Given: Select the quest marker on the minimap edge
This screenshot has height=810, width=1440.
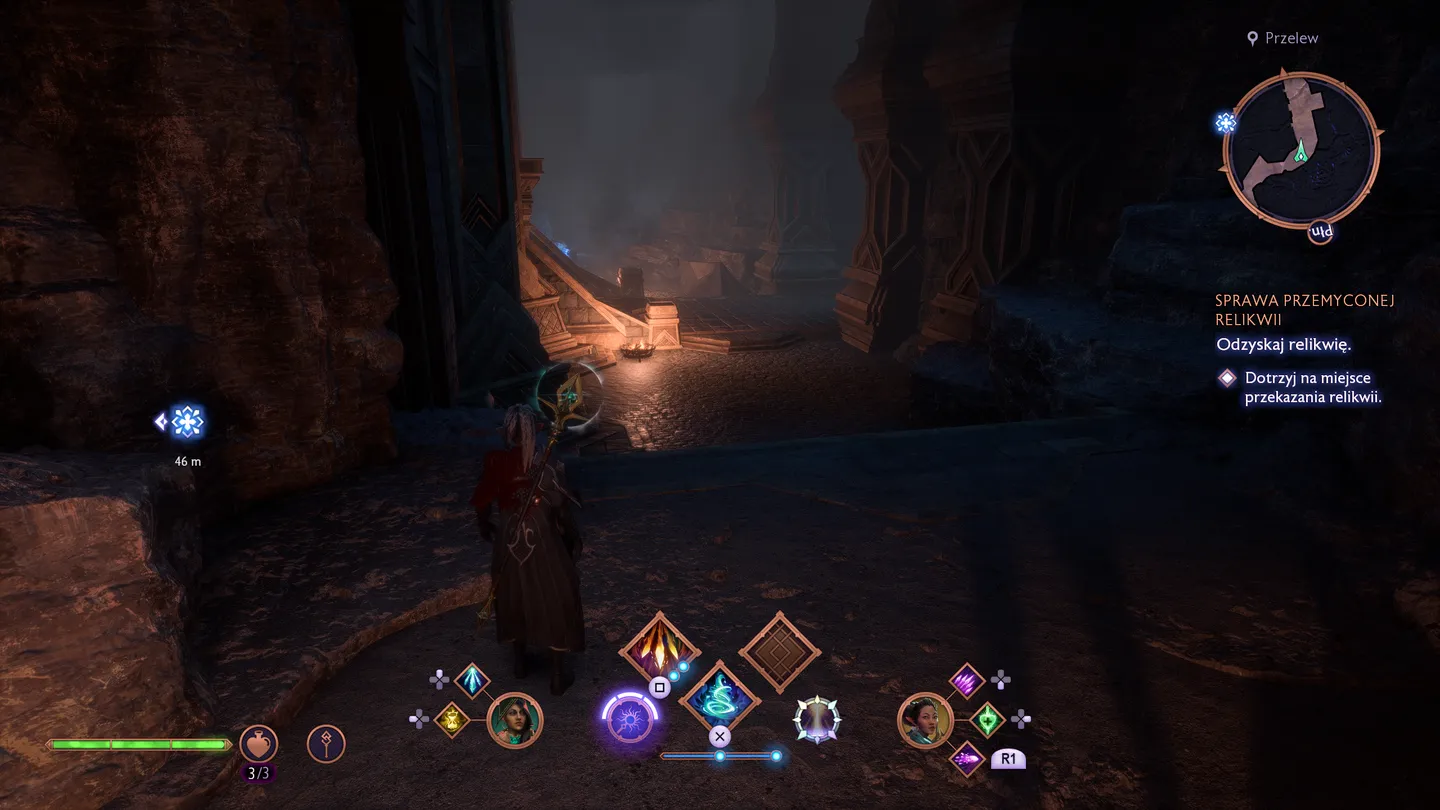Looking at the screenshot, I should 1226,123.
